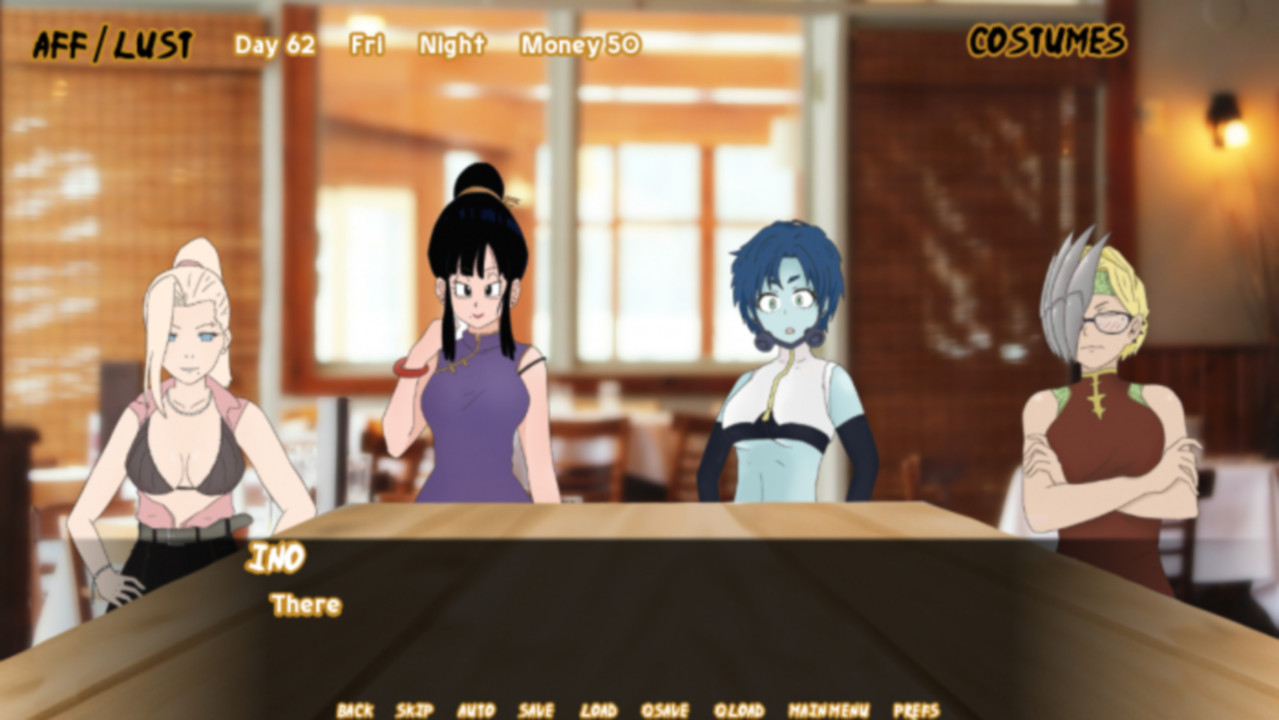Open the Save game screen
The height and width of the screenshot is (720, 1279).
point(536,710)
